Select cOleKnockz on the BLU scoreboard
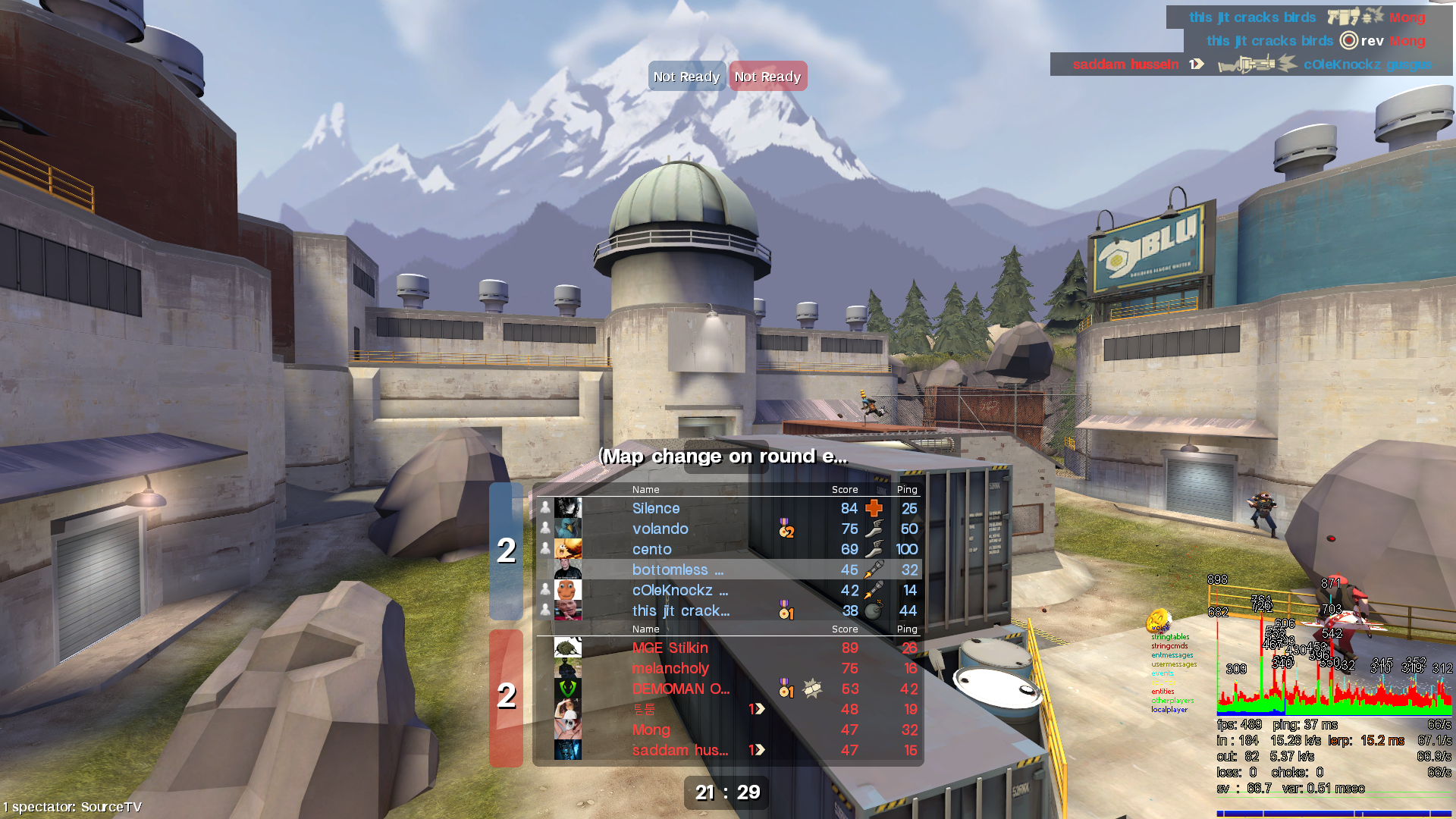Screen dimensions: 1456x819 click(679, 591)
